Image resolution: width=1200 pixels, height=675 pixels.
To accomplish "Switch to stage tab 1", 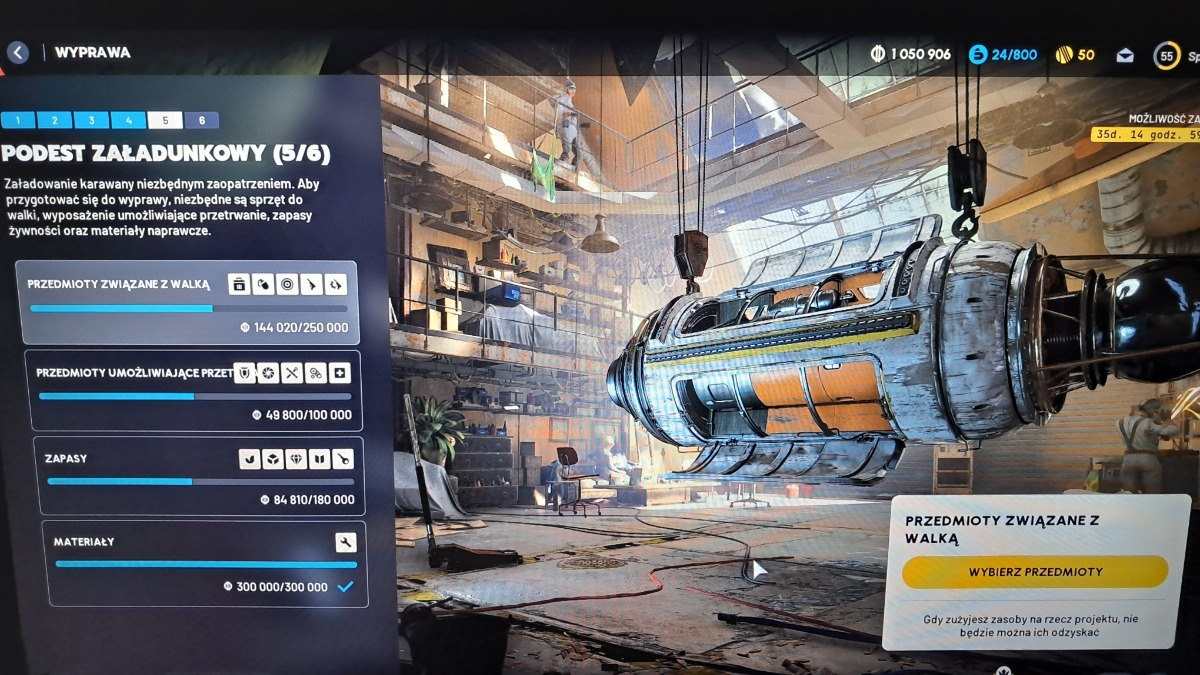I will (18, 121).
